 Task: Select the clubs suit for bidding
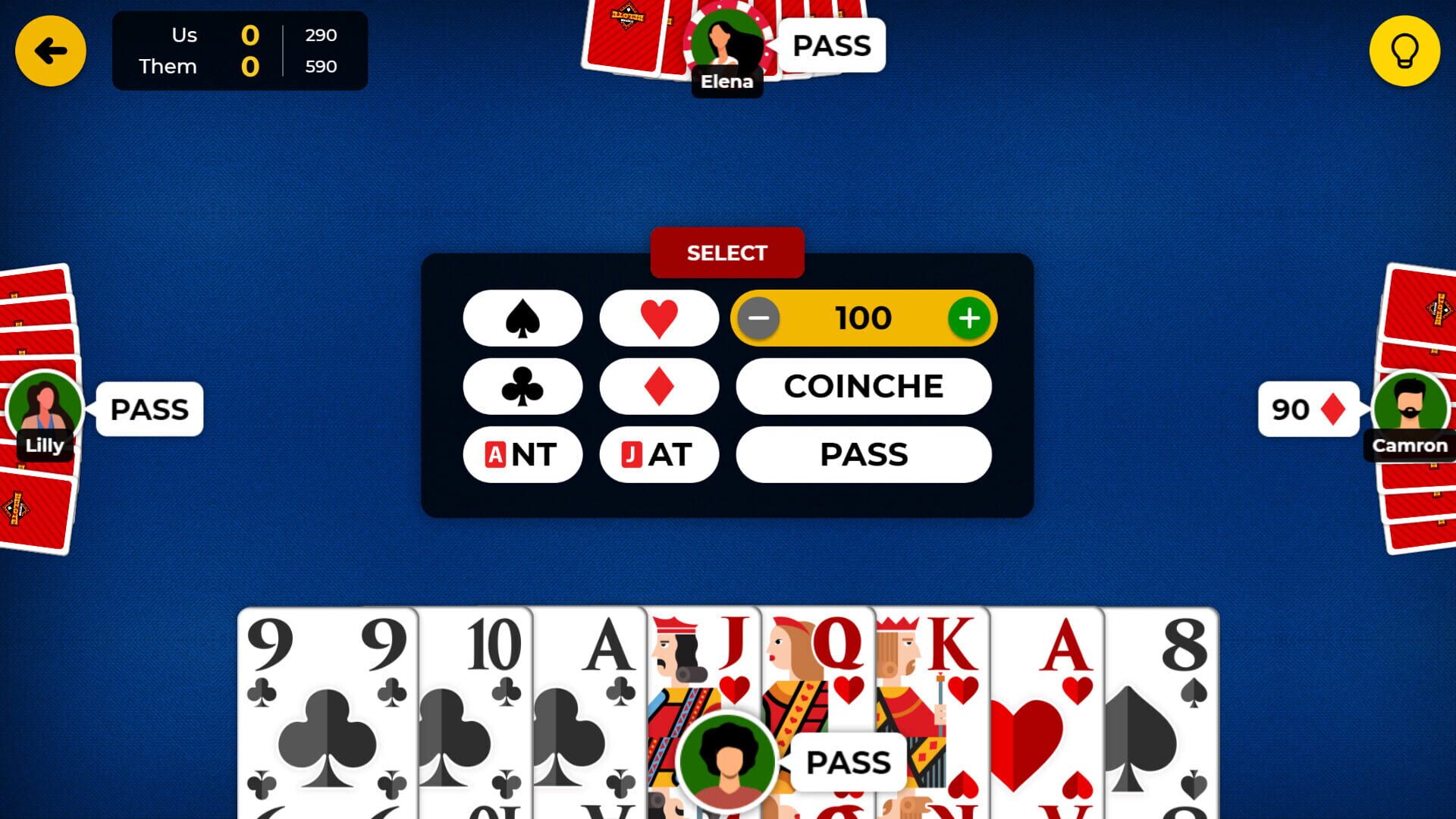523,386
